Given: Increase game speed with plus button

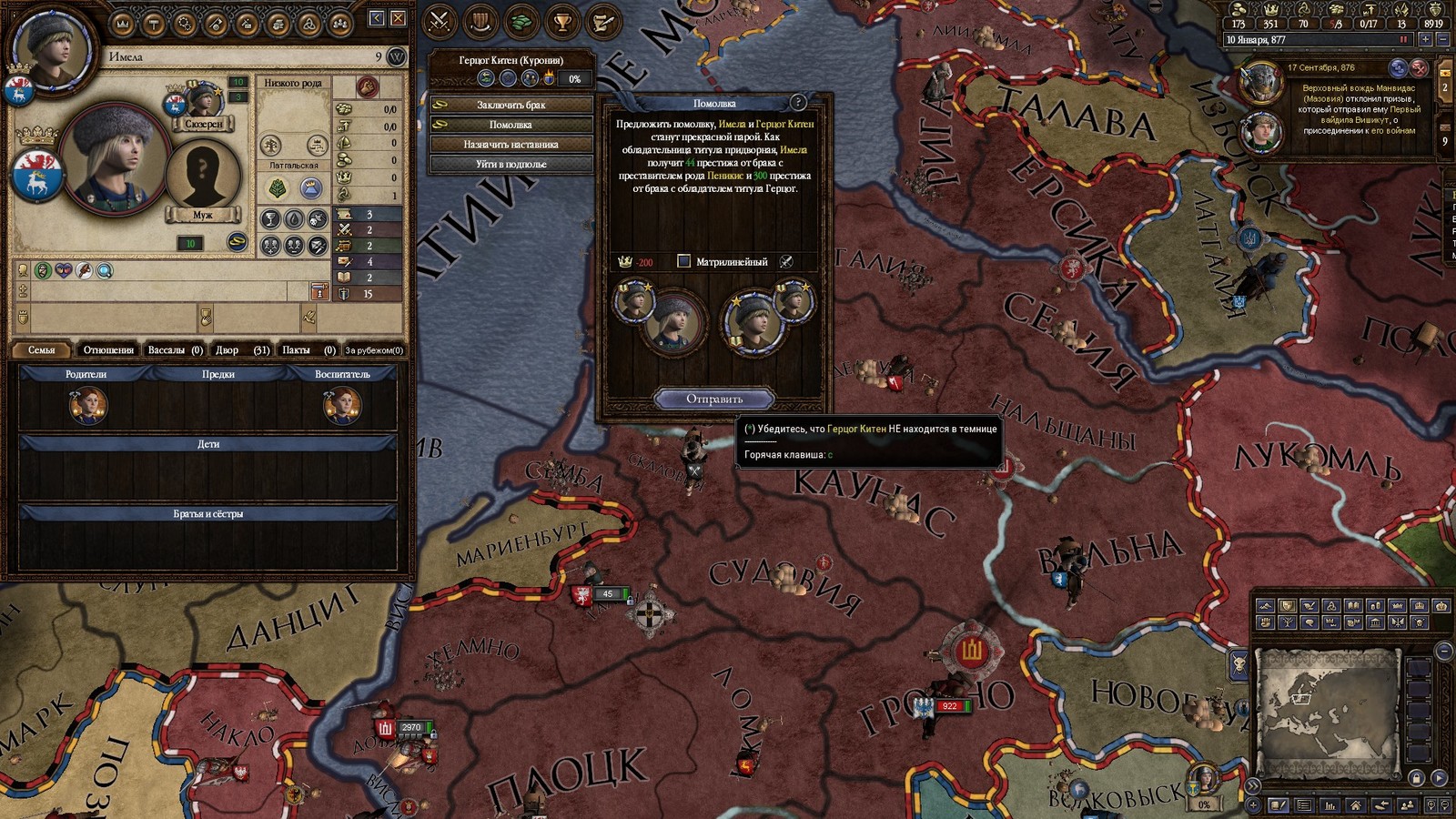Looking at the screenshot, I should pos(1425,40).
